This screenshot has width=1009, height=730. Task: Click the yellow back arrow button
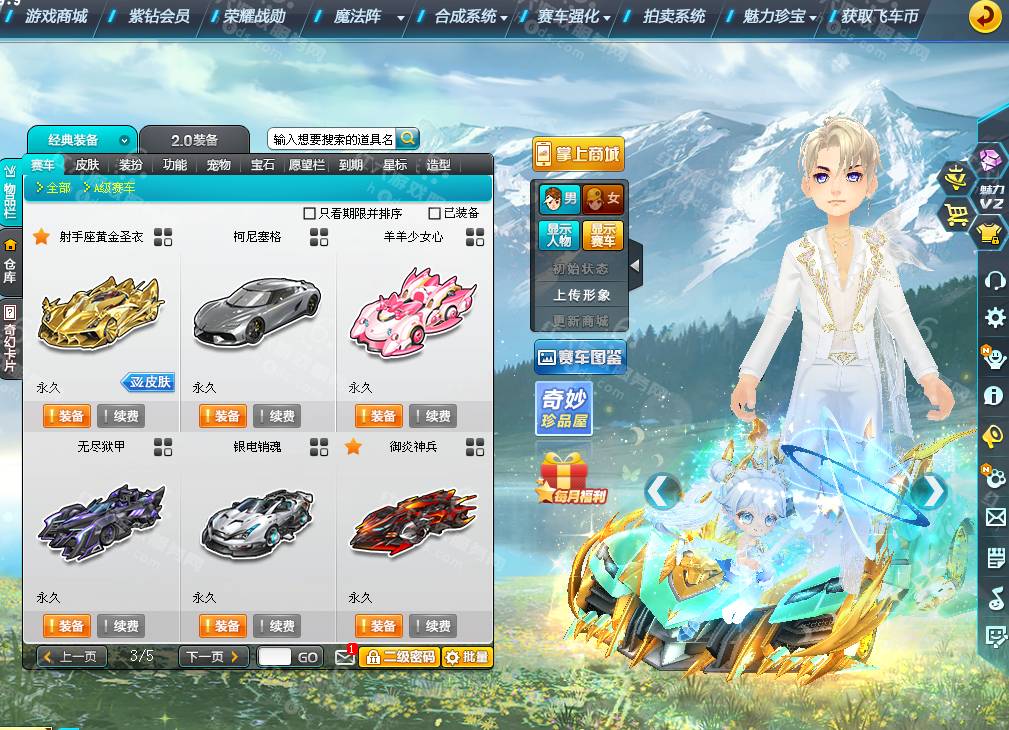pyautogui.click(x=986, y=16)
